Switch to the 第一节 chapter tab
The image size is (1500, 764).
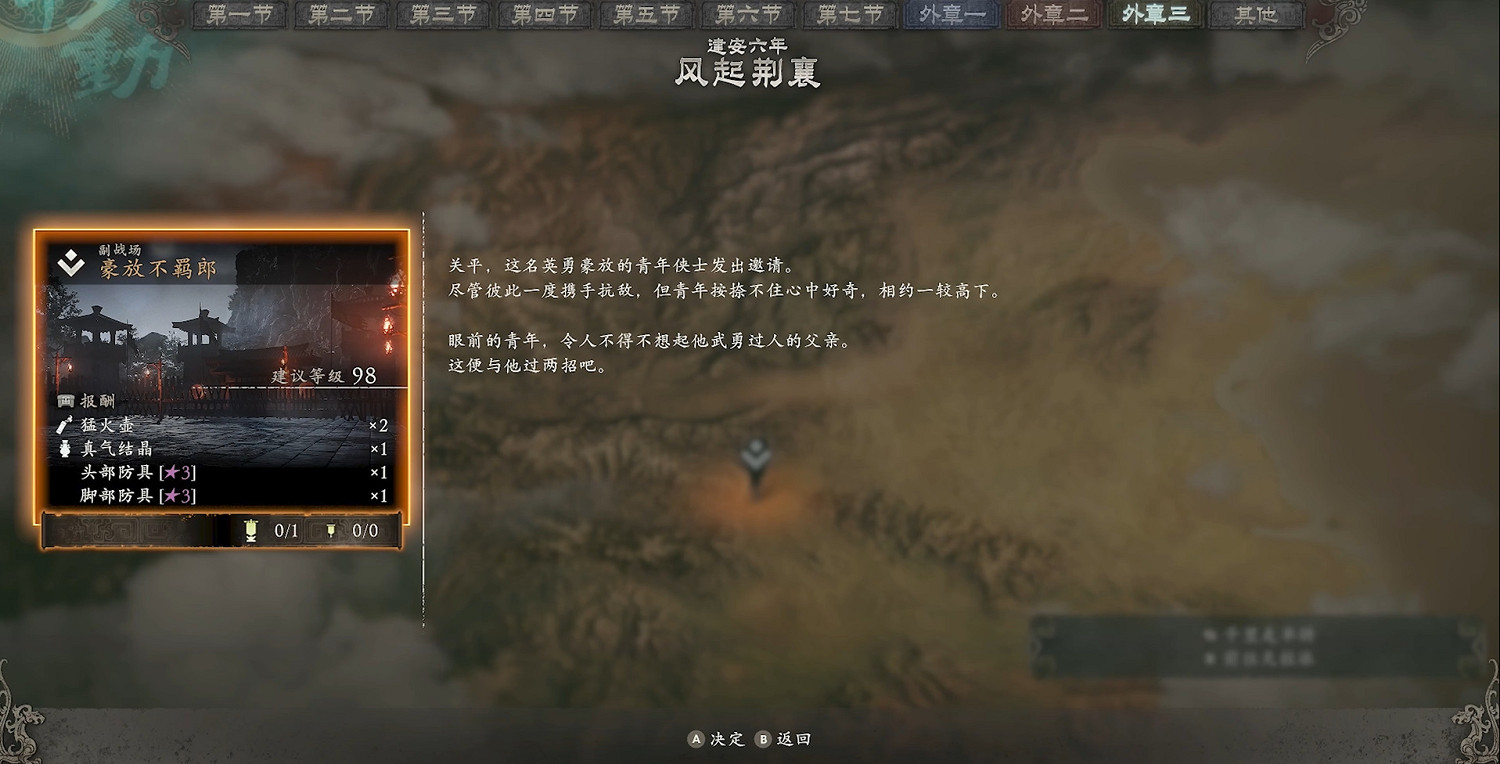pos(238,15)
